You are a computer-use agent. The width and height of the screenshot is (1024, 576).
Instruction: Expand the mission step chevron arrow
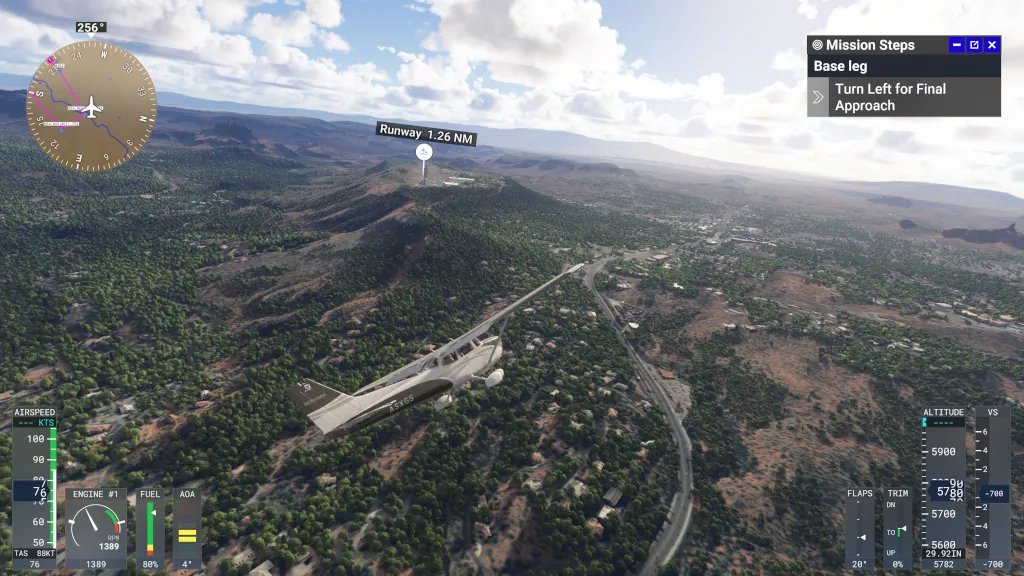pos(818,97)
